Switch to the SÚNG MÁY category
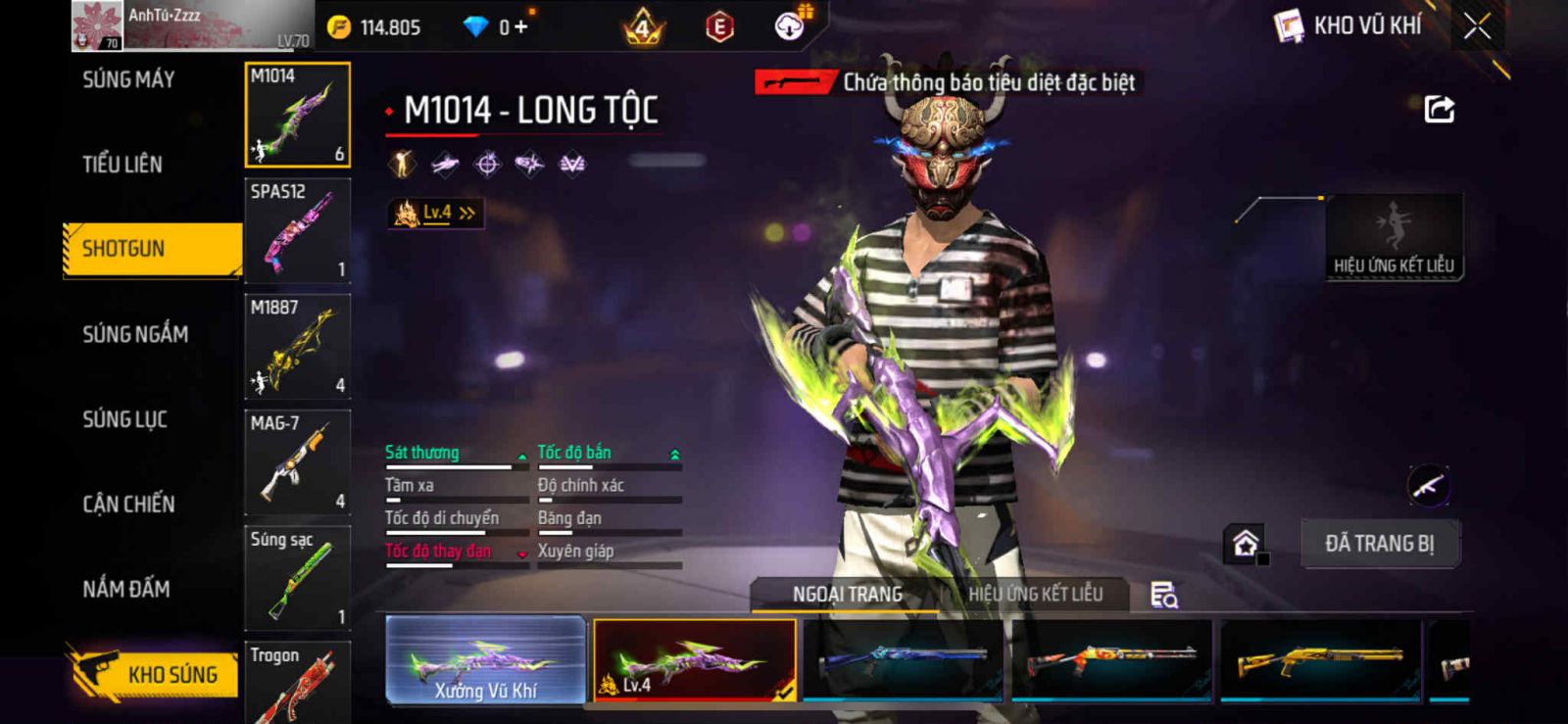 [128, 79]
